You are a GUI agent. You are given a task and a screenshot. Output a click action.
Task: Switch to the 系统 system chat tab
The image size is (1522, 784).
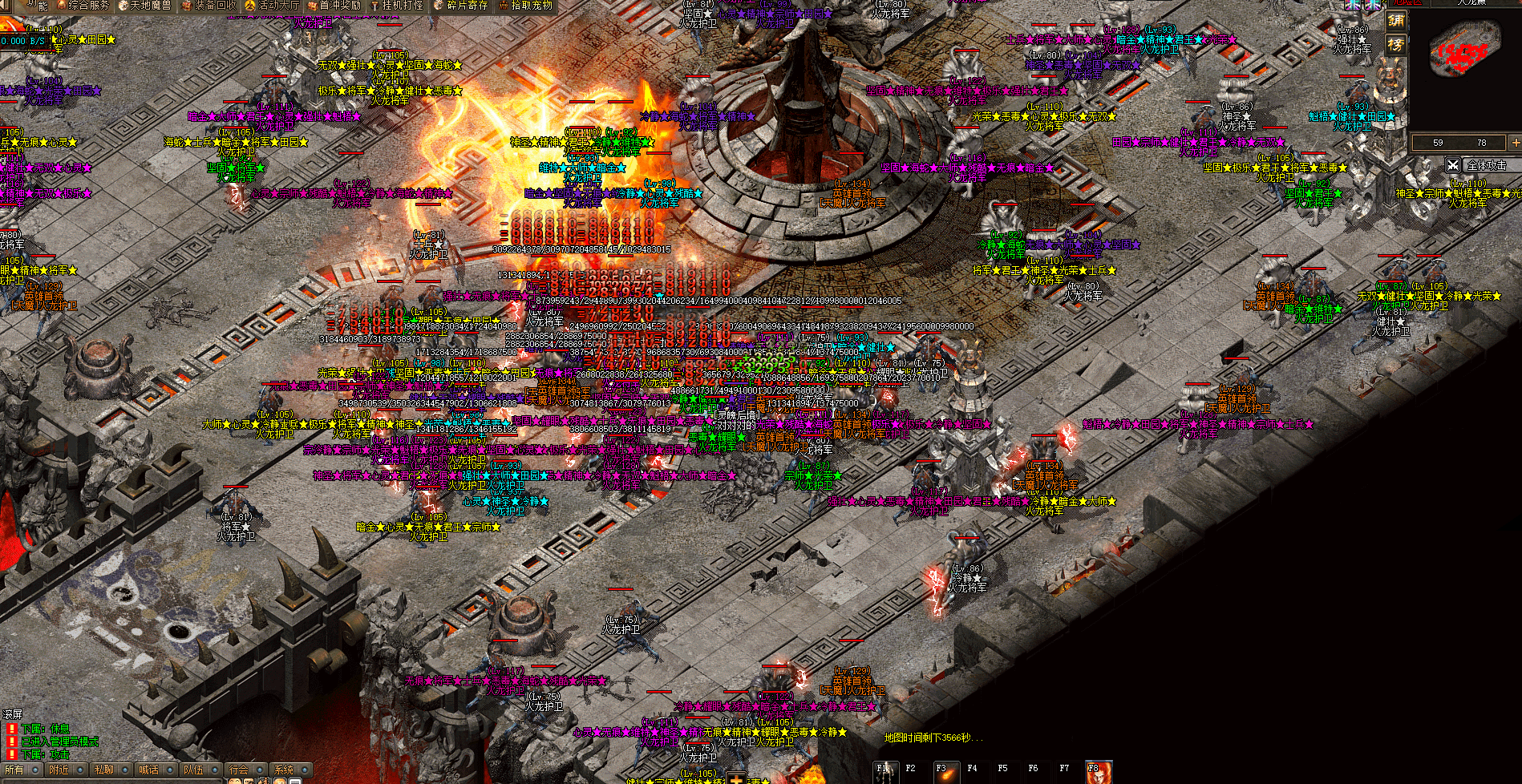[284, 770]
